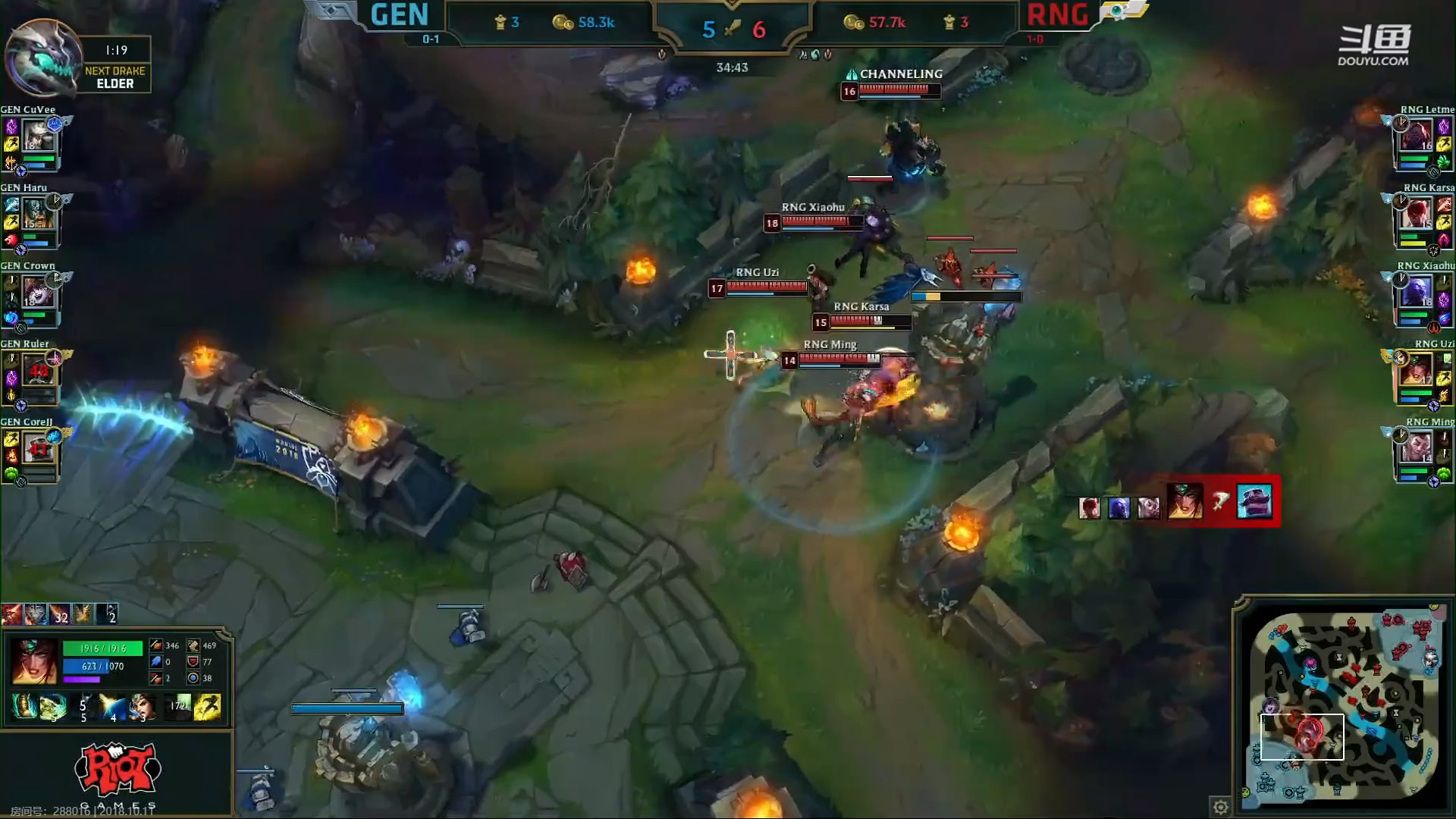Click the RNG team name banner

pos(1056,15)
